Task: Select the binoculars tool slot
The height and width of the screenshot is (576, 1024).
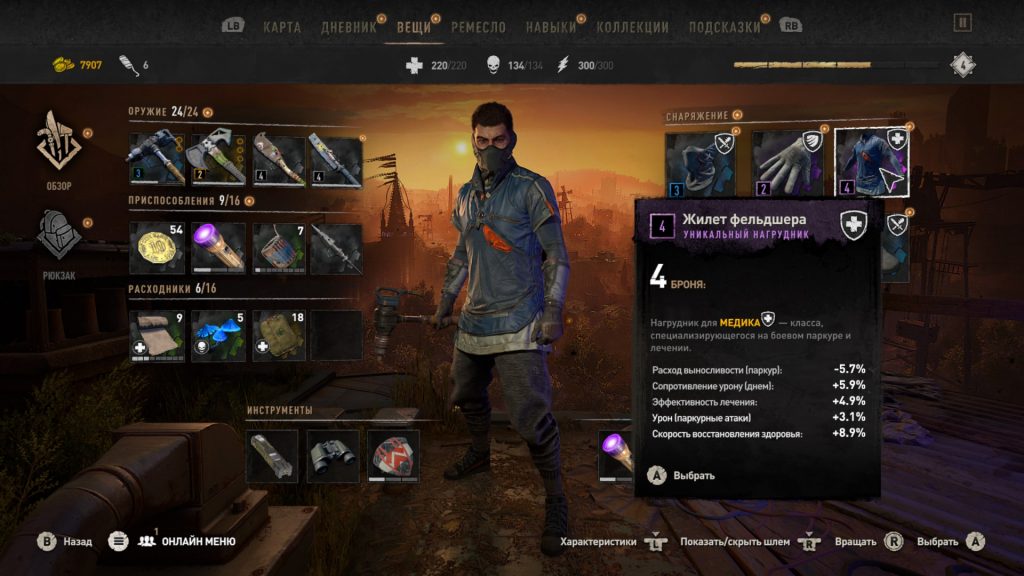Action: (x=333, y=456)
